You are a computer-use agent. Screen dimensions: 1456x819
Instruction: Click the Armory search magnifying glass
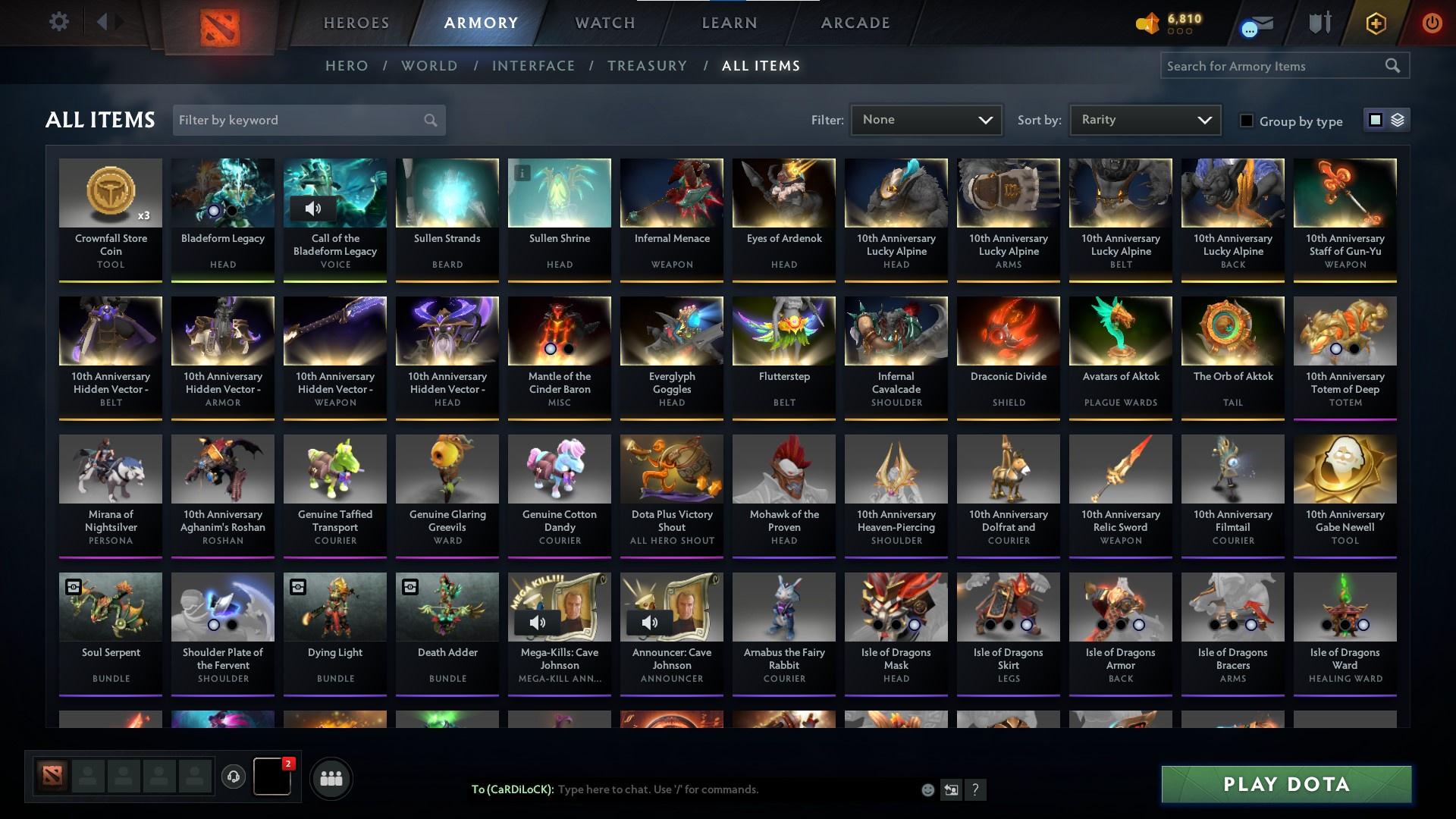1394,66
